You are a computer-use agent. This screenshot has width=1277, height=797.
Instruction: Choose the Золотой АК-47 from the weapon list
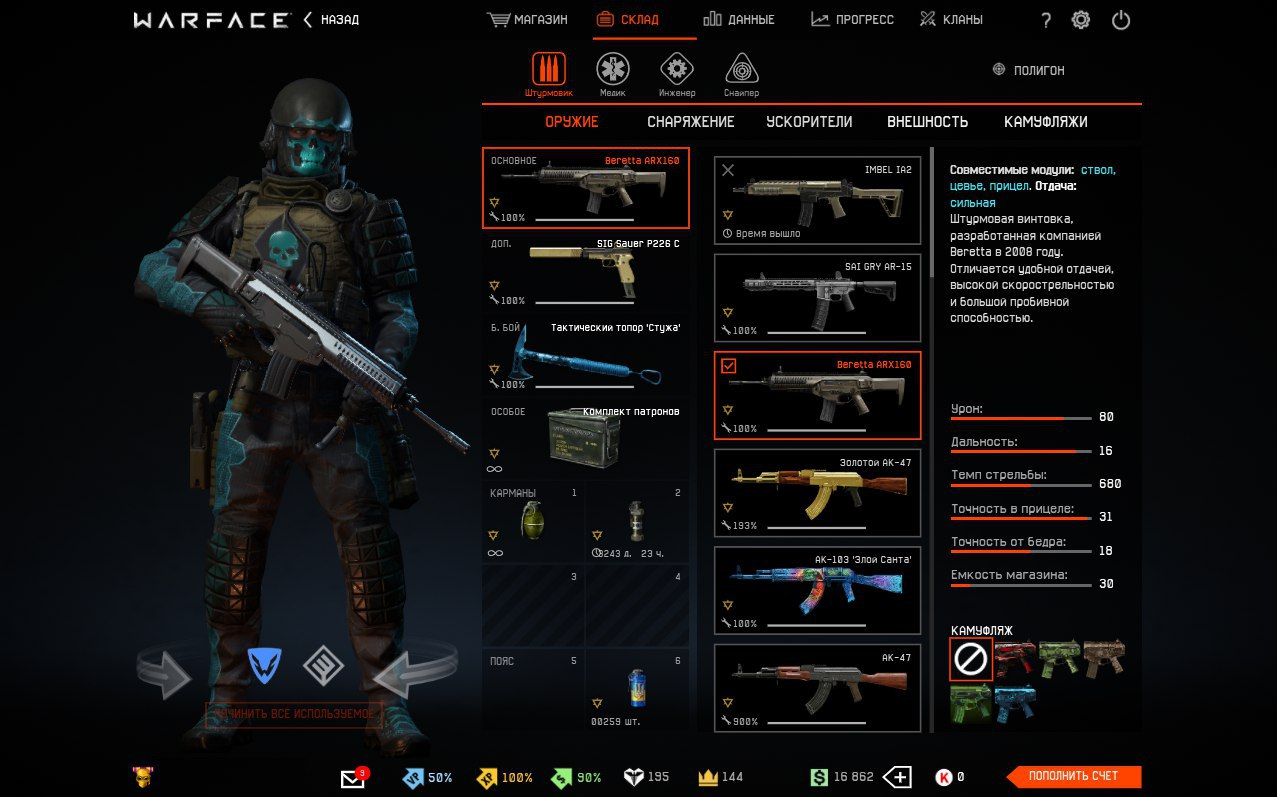pos(817,493)
